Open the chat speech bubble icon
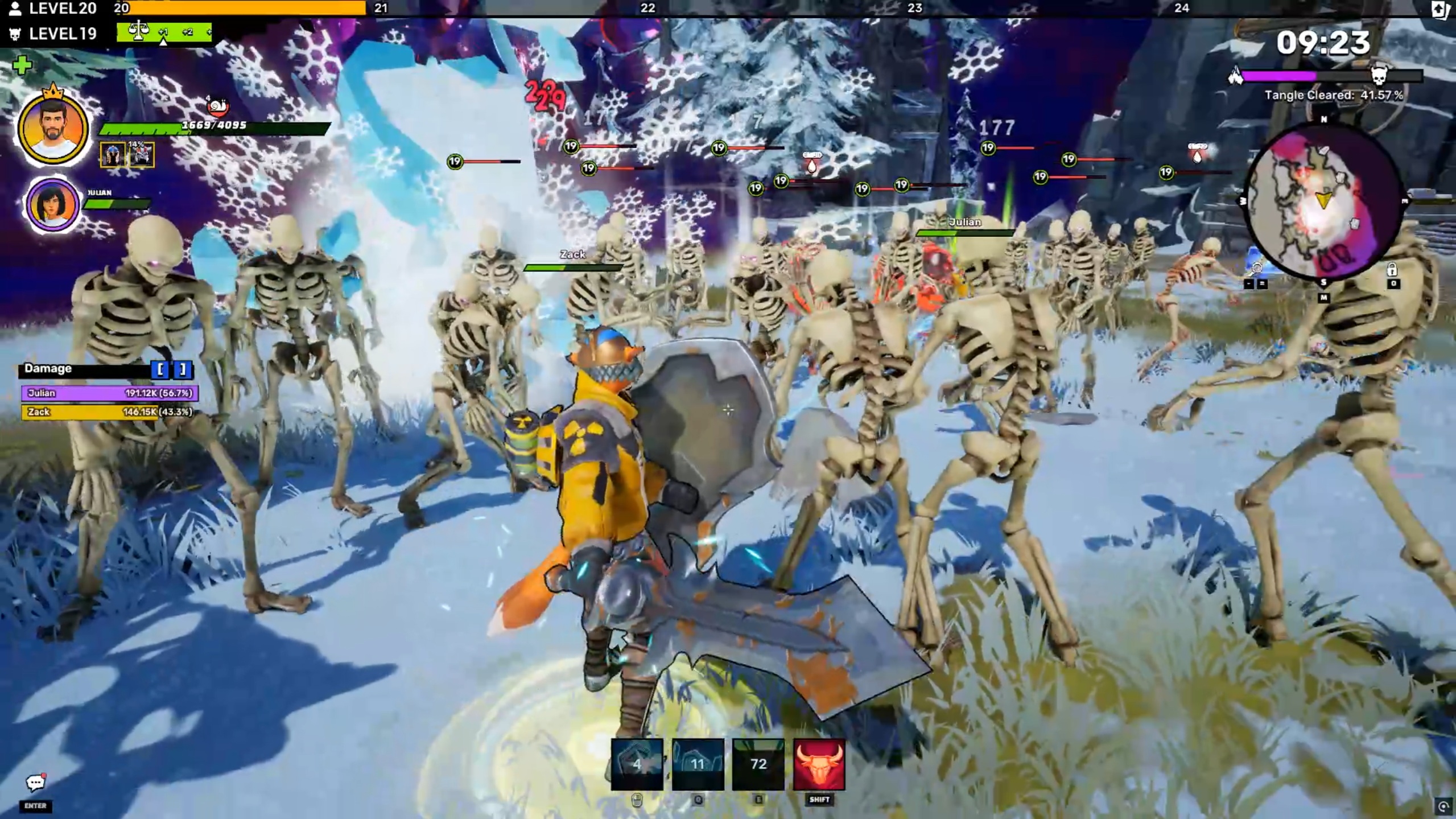1456x819 pixels. [35, 783]
